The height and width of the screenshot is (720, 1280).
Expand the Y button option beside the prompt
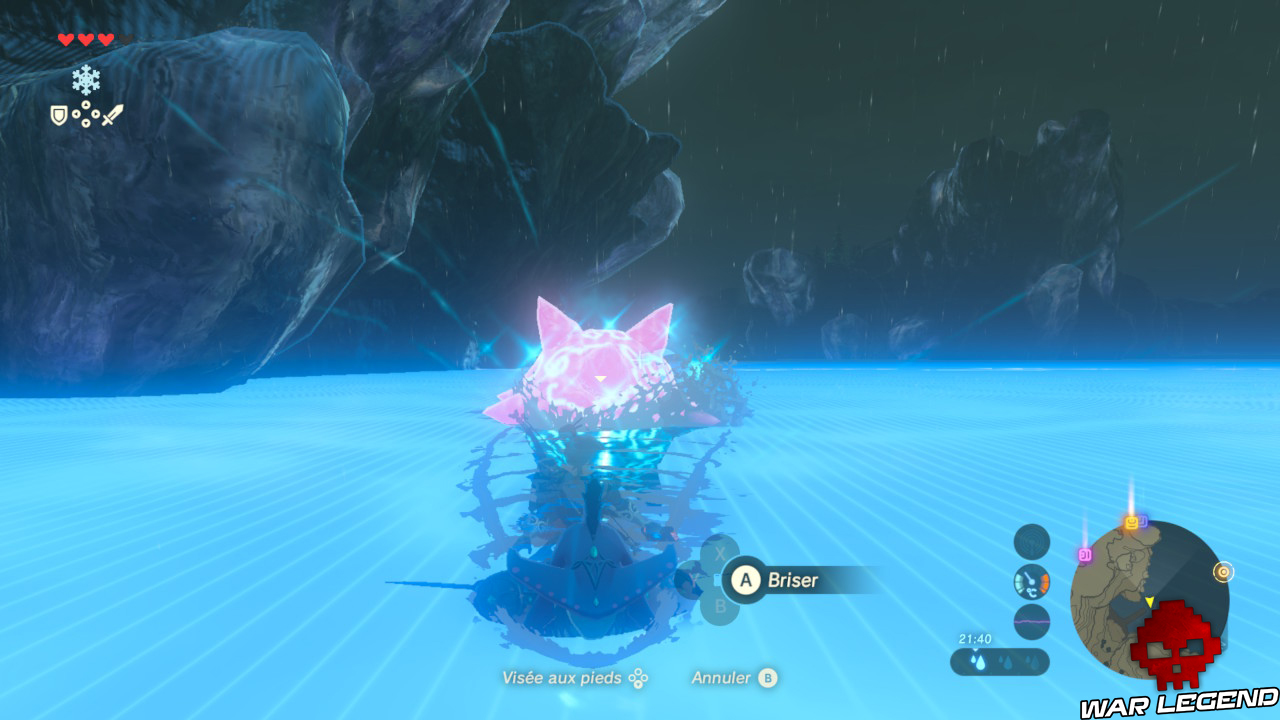click(x=694, y=578)
